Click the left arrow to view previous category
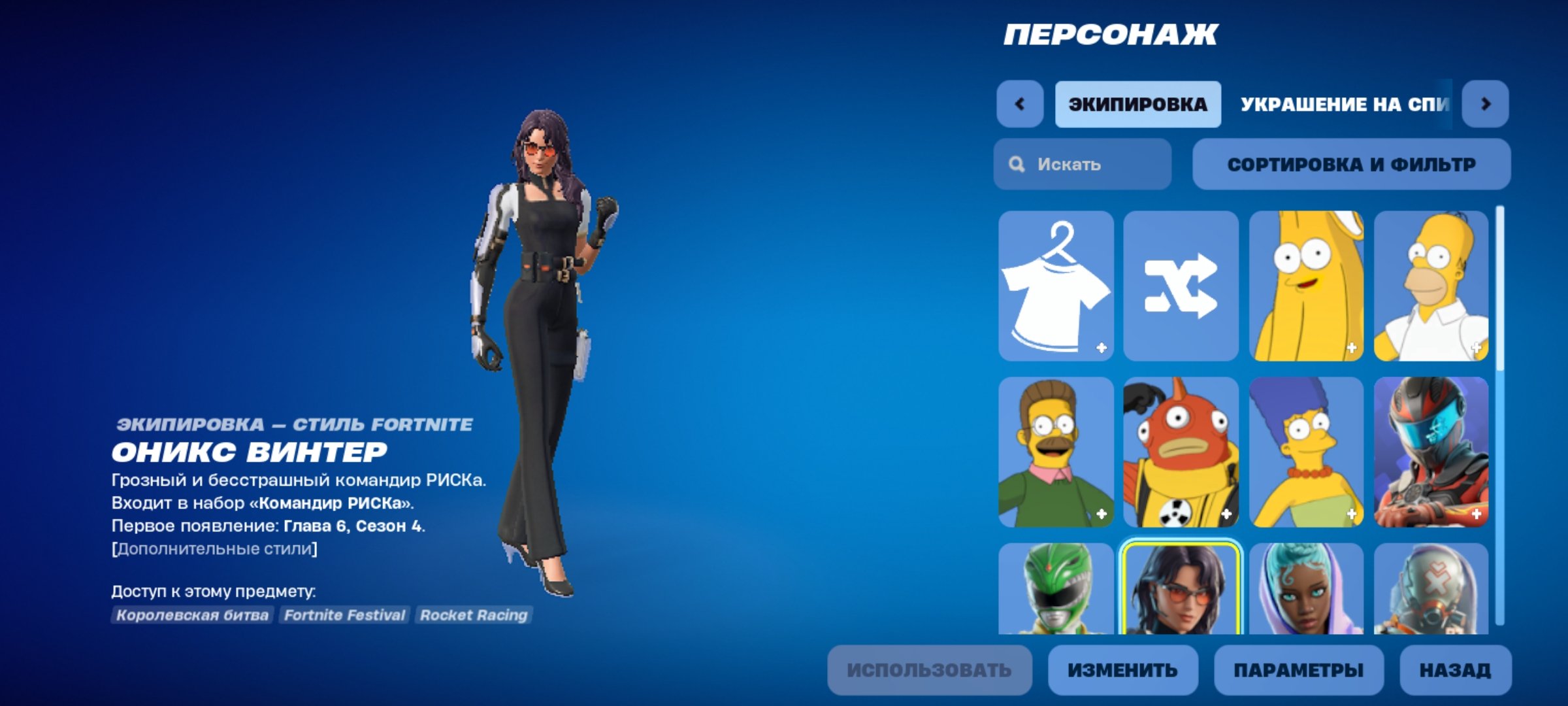The image size is (1568, 706). (1021, 103)
